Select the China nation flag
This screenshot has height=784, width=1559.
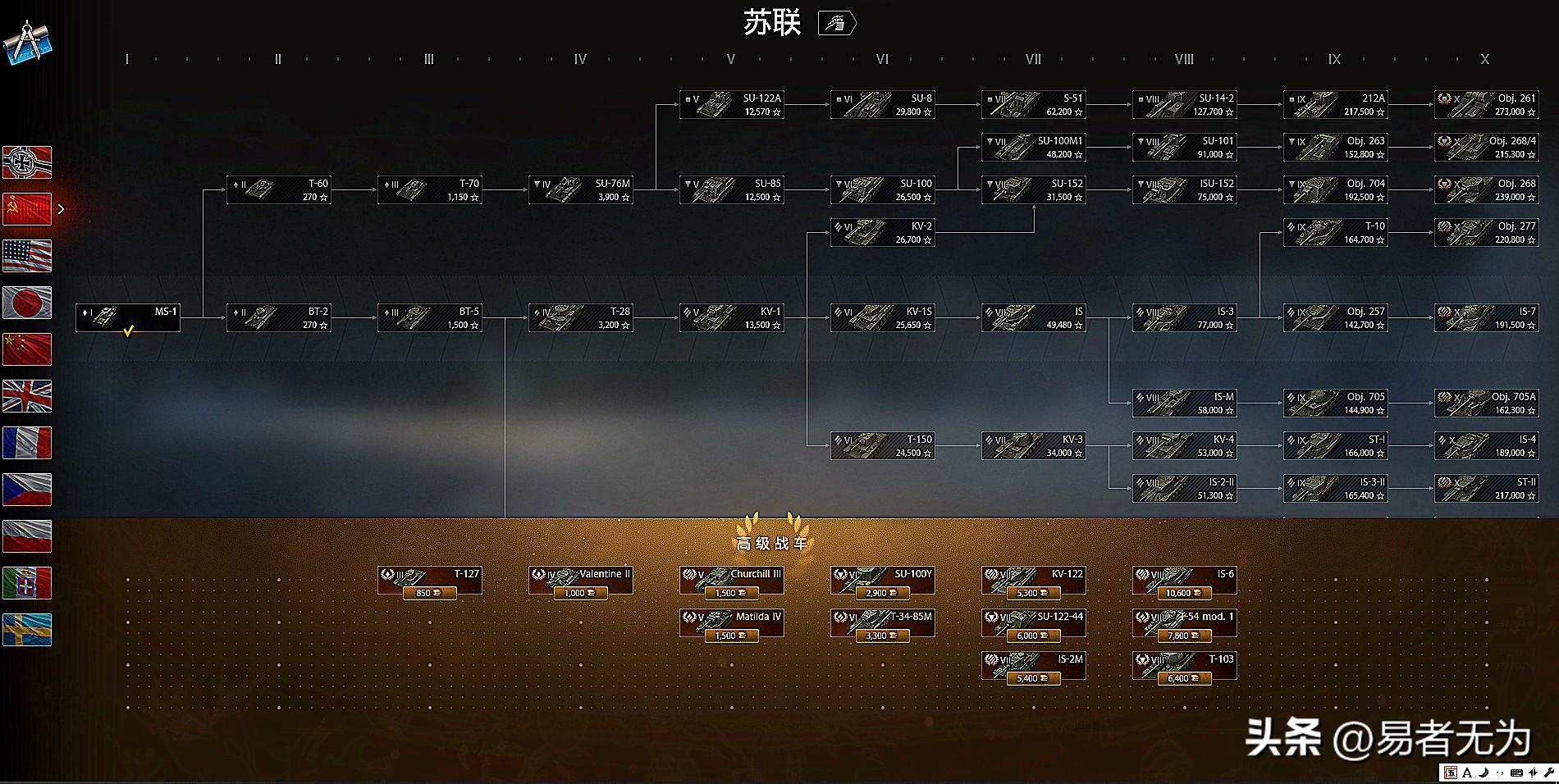pos(27,349)
